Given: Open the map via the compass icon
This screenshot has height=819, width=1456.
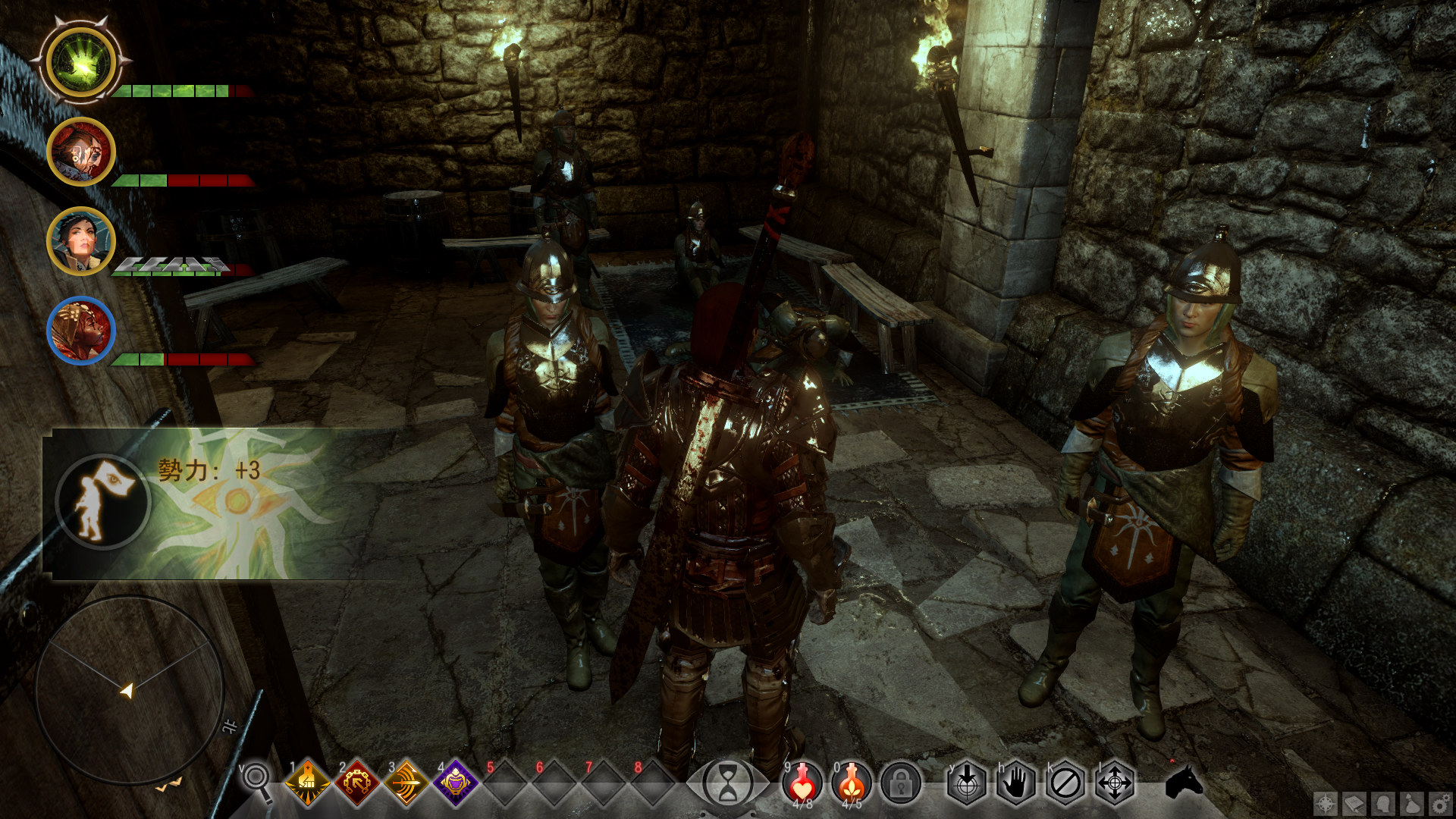Looking at the screenshot, I should (1326, 803).
